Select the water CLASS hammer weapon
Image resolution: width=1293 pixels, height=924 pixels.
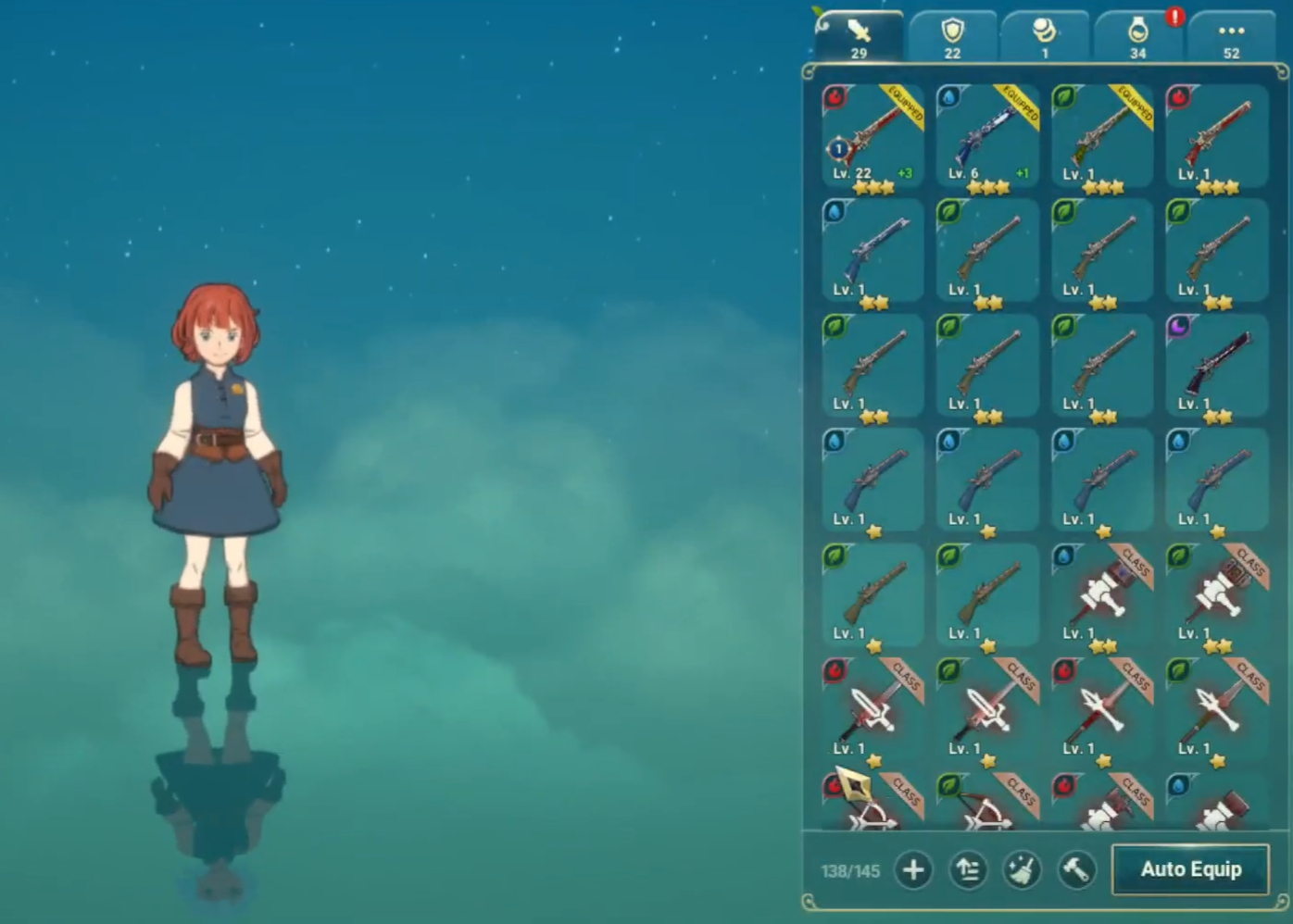[x=1101, y=593]
